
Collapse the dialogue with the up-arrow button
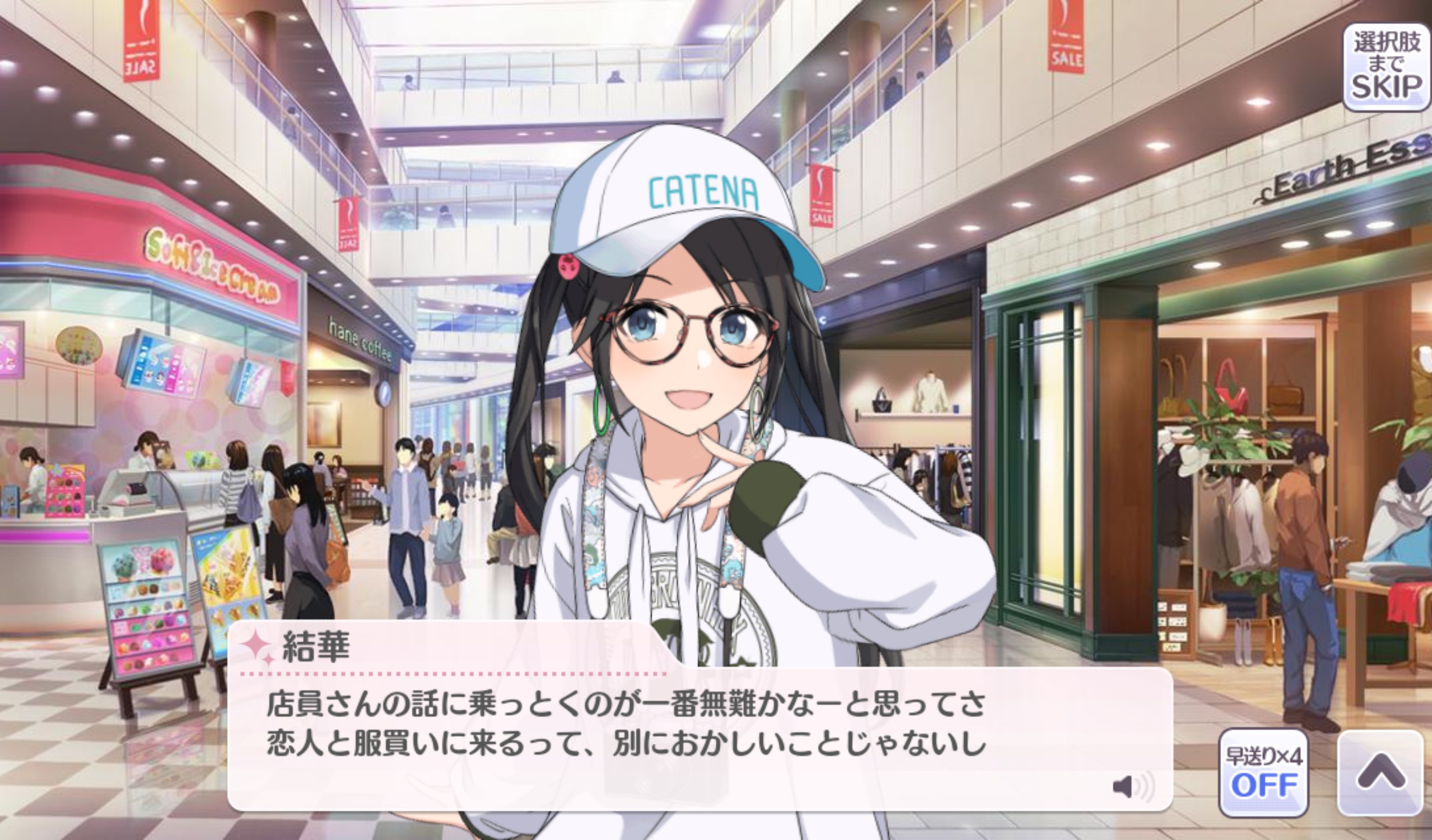click(x=1381, y=771)
